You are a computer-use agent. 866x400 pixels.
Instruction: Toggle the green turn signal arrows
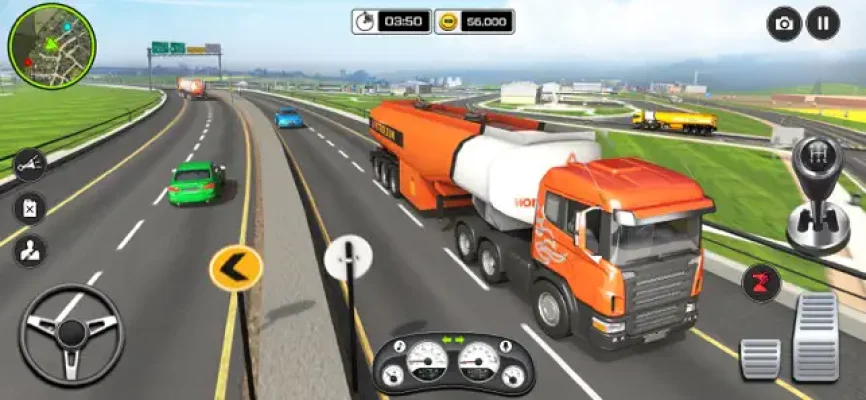[453, 339]
